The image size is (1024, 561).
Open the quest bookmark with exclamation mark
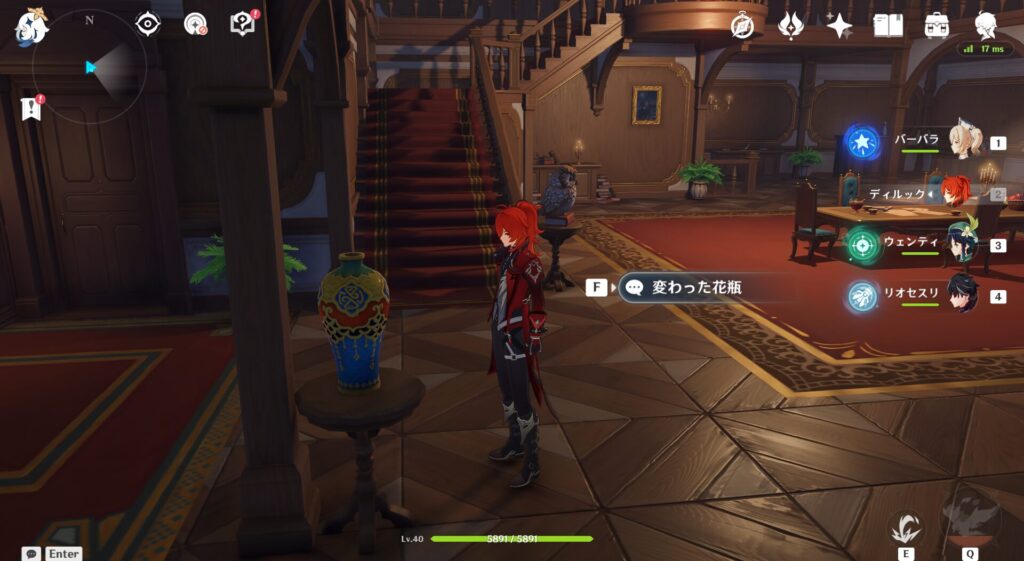click(x=32, y=107)
